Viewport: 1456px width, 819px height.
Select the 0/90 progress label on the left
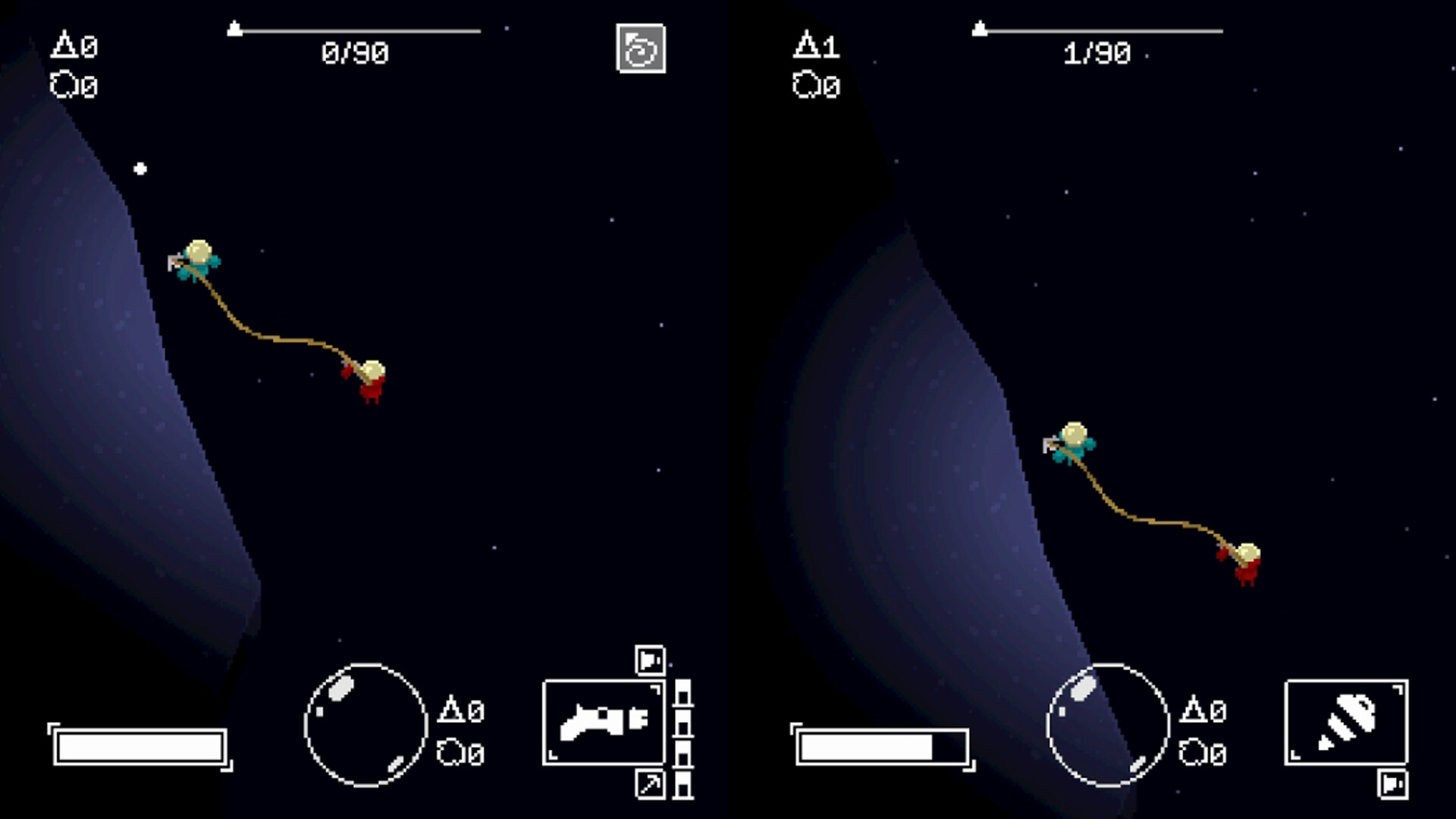(x=355, y=52)
